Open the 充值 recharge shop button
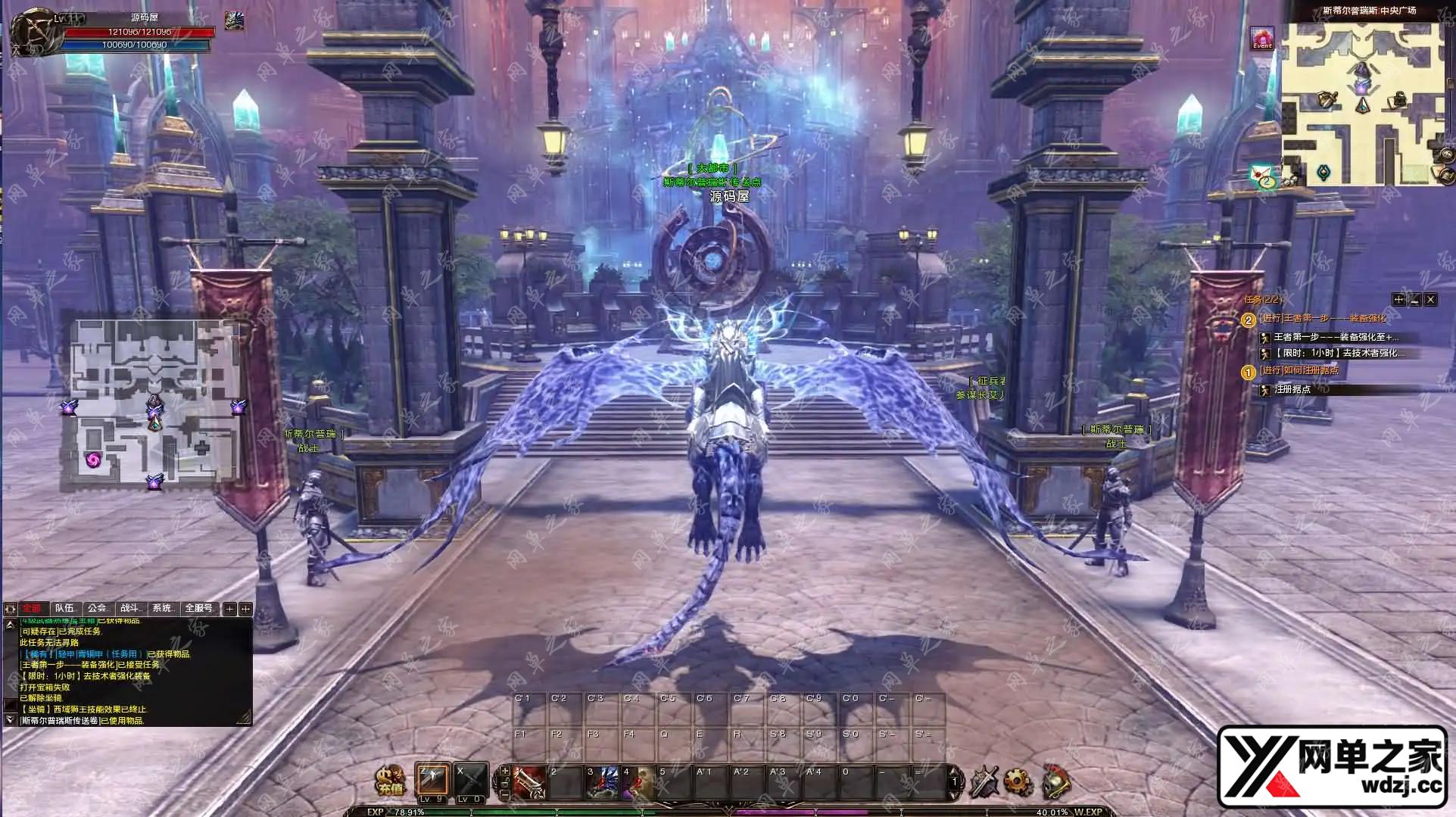This screenshot has height=817, width=1456. [x=391, y=780]
